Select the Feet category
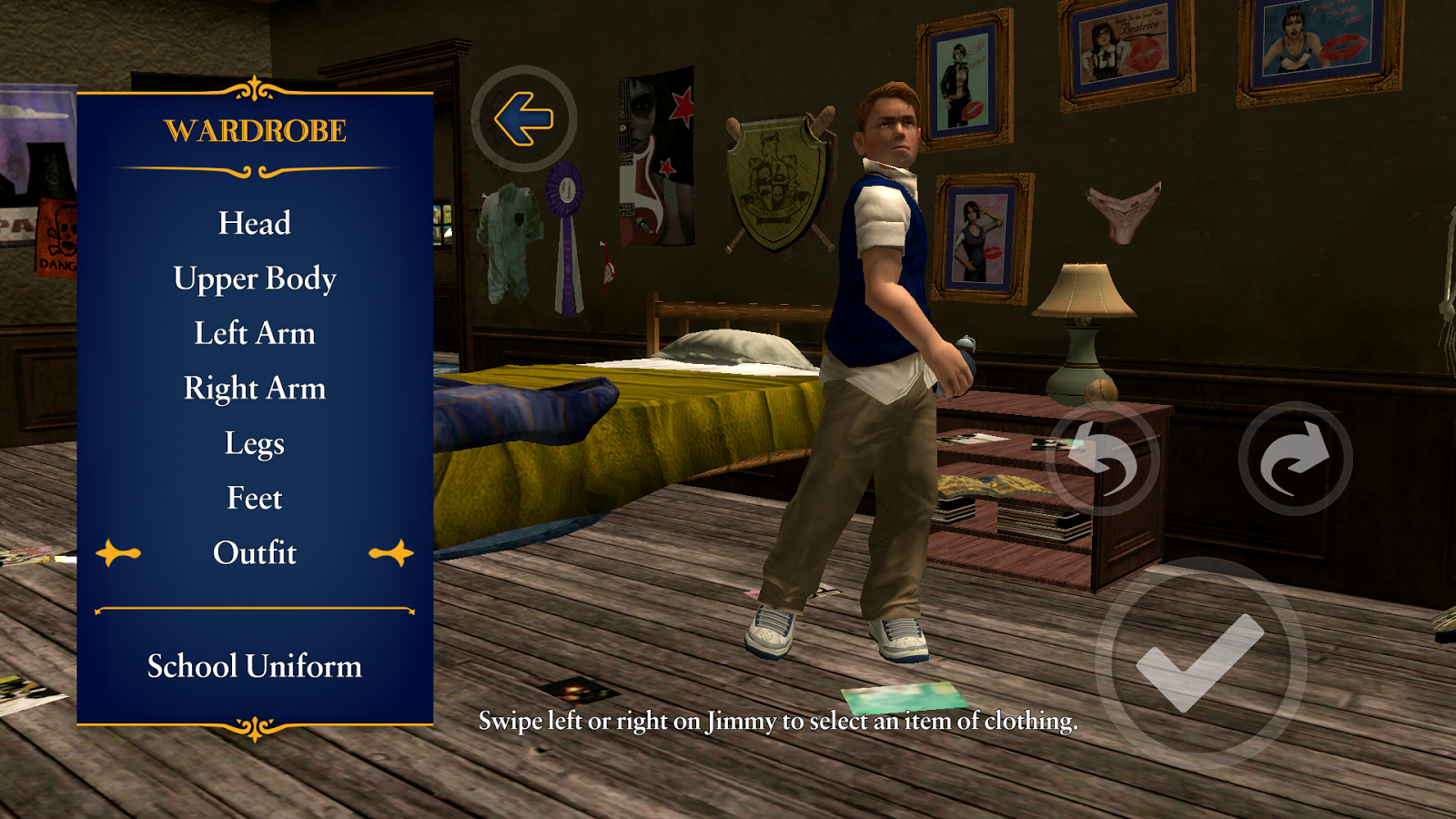This screenshot has width=1456, height=819. pos(255,498)
